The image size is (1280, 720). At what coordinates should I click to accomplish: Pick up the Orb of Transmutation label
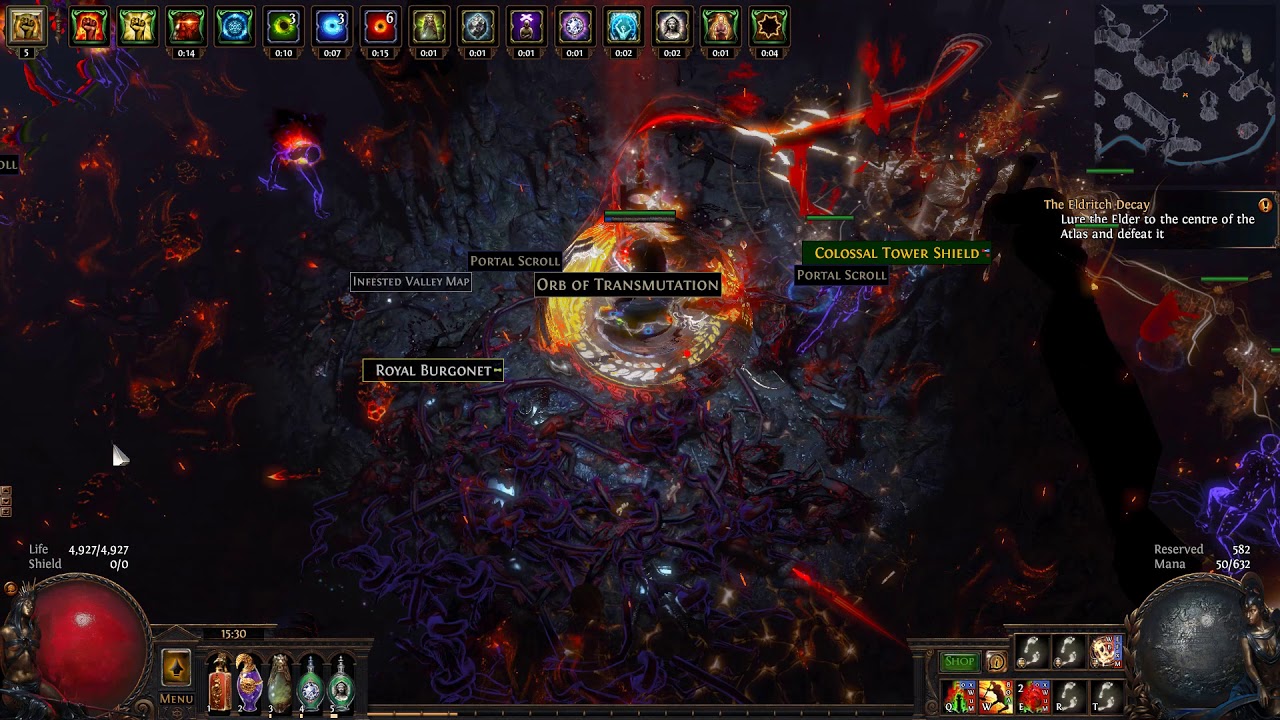pos(627,285)
